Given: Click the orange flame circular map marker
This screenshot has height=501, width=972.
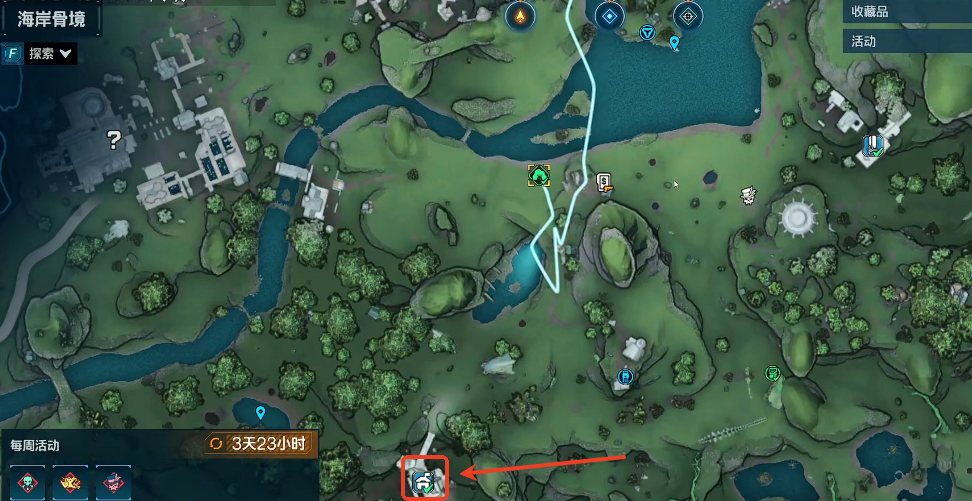Looking at the screenshot, I should [518, 15].
